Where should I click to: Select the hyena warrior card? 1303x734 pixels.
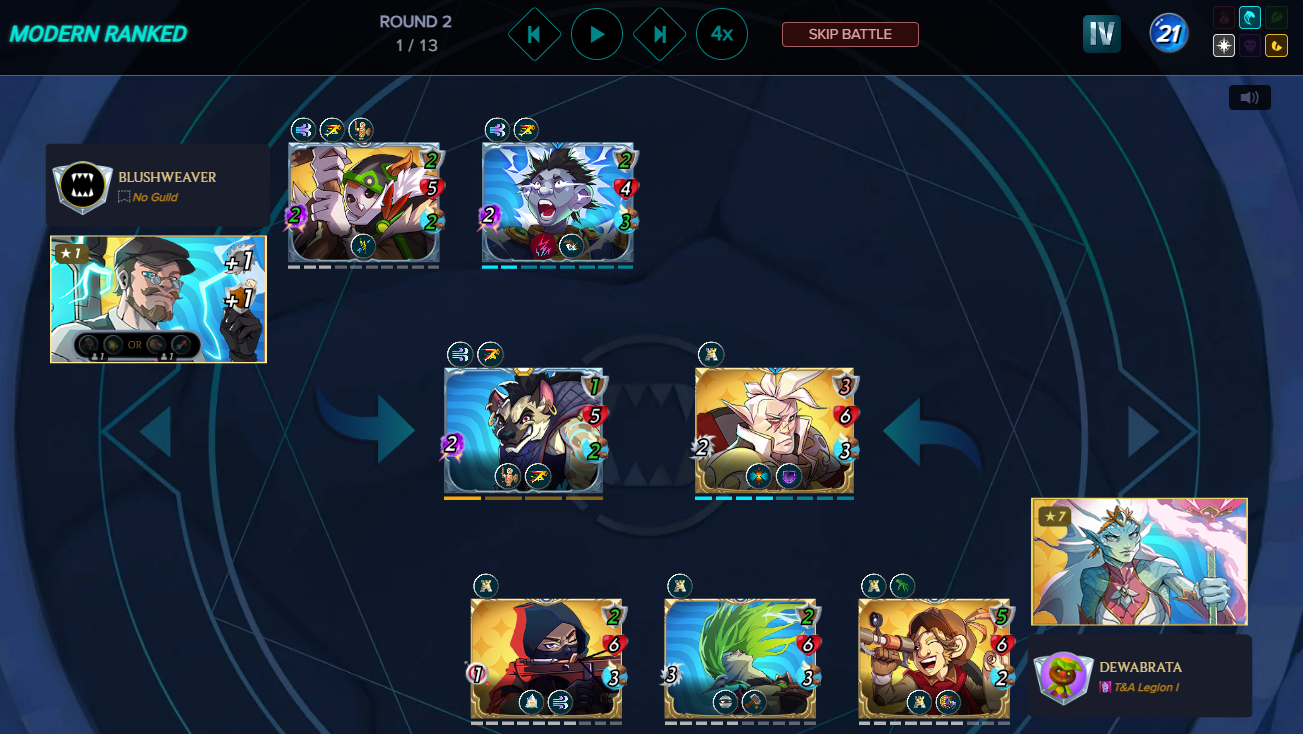[x=523, y=431]
